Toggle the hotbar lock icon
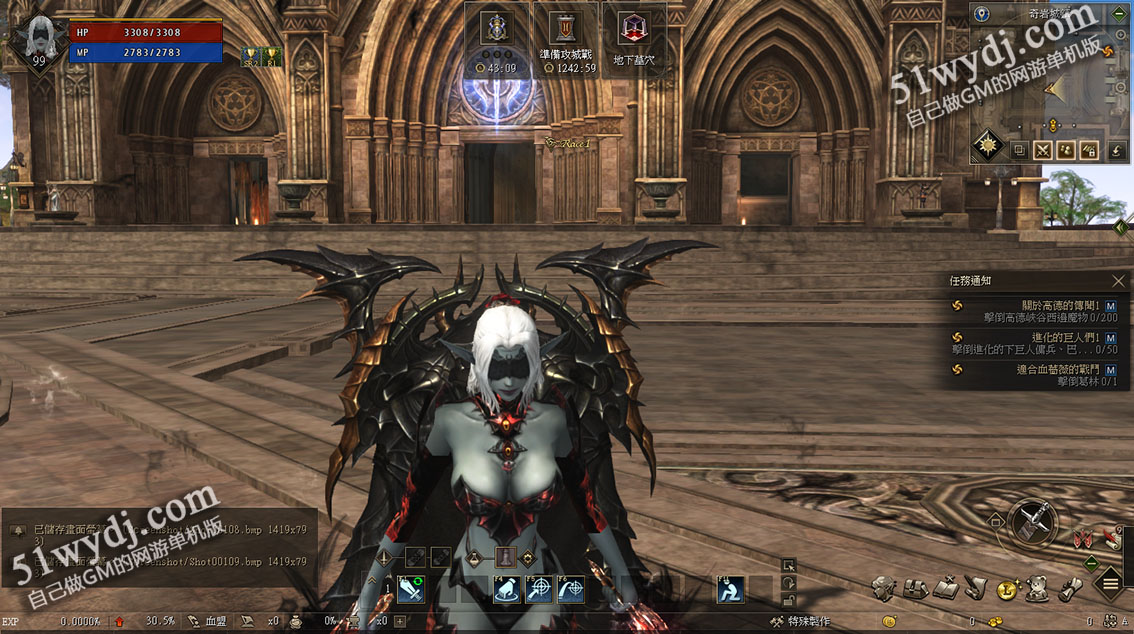Image resolution: width=1134 pixels, height=634 pixels. pyautogui.click(x=789, y=600)
